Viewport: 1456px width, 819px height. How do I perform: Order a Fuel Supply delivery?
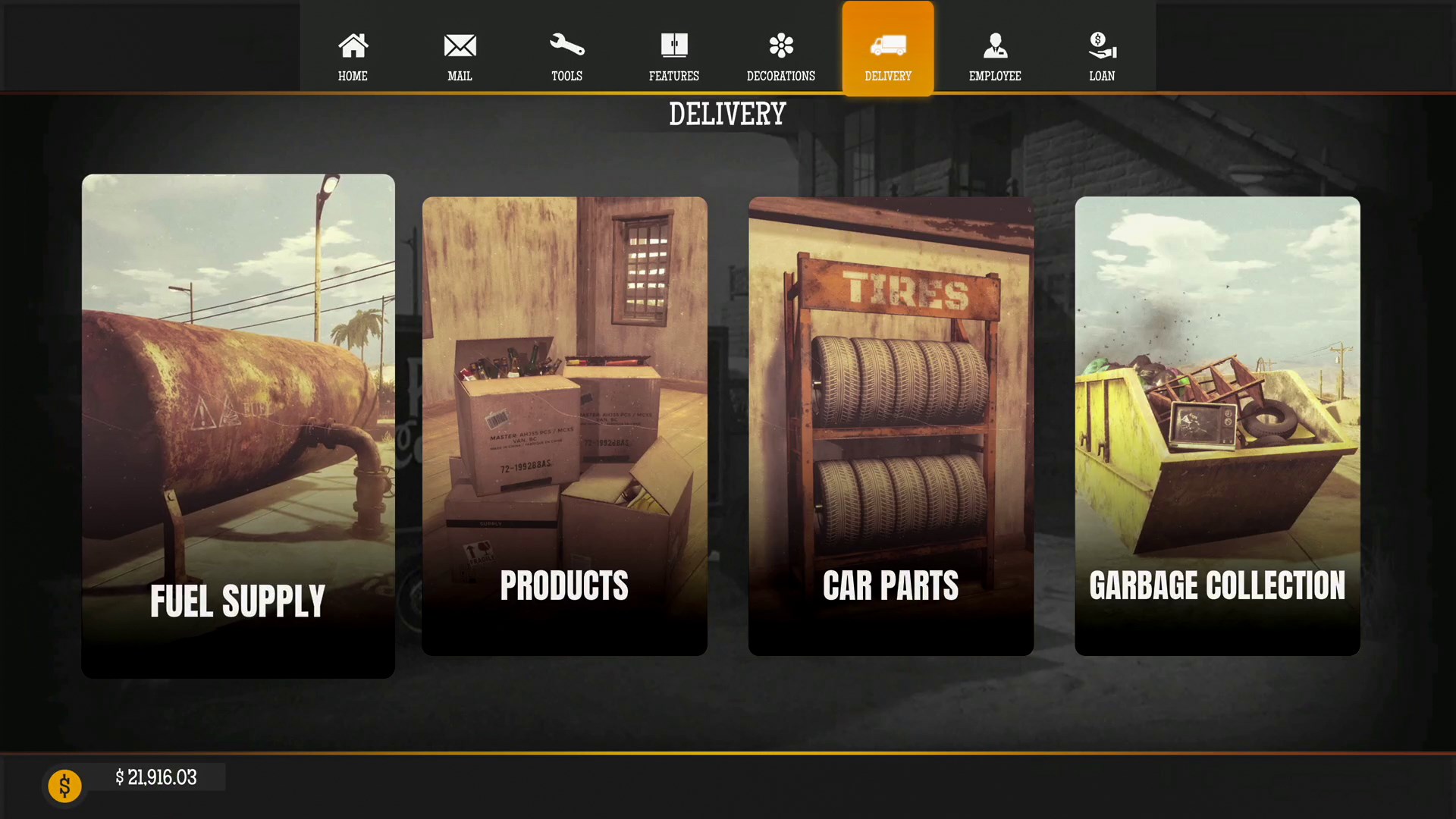click(x=237, y=425)
